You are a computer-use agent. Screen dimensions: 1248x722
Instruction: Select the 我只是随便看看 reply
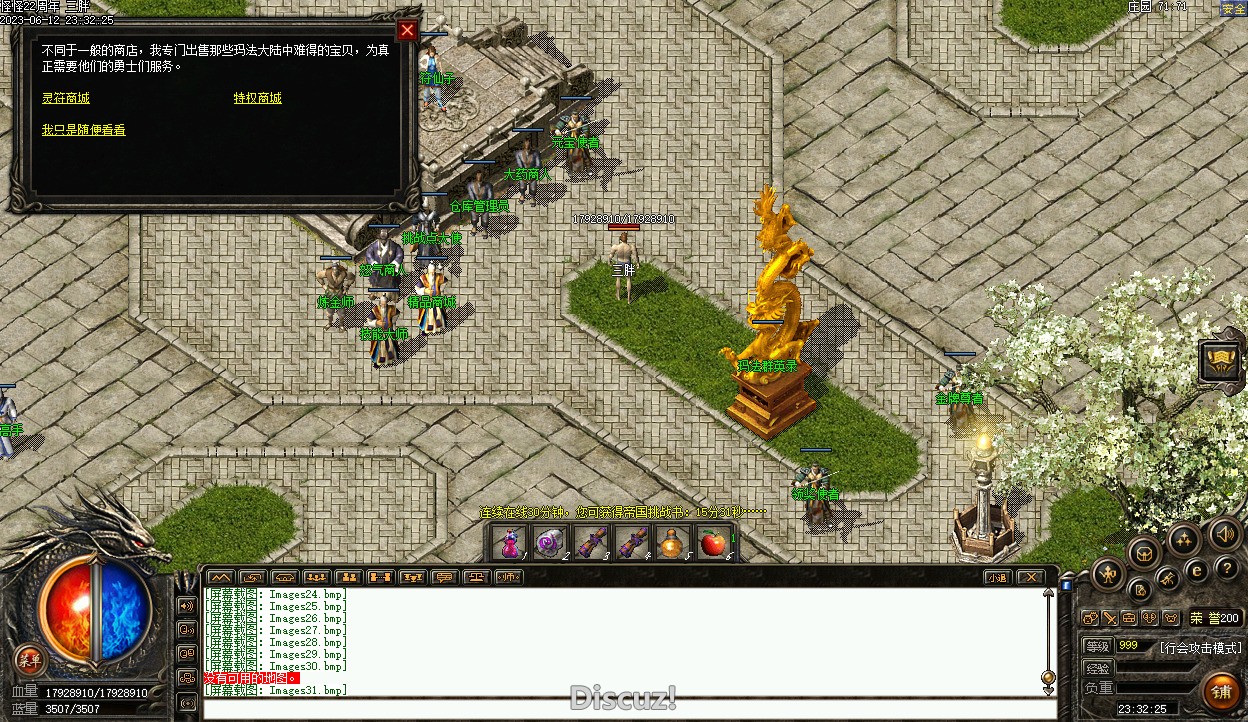click(84, 130)
